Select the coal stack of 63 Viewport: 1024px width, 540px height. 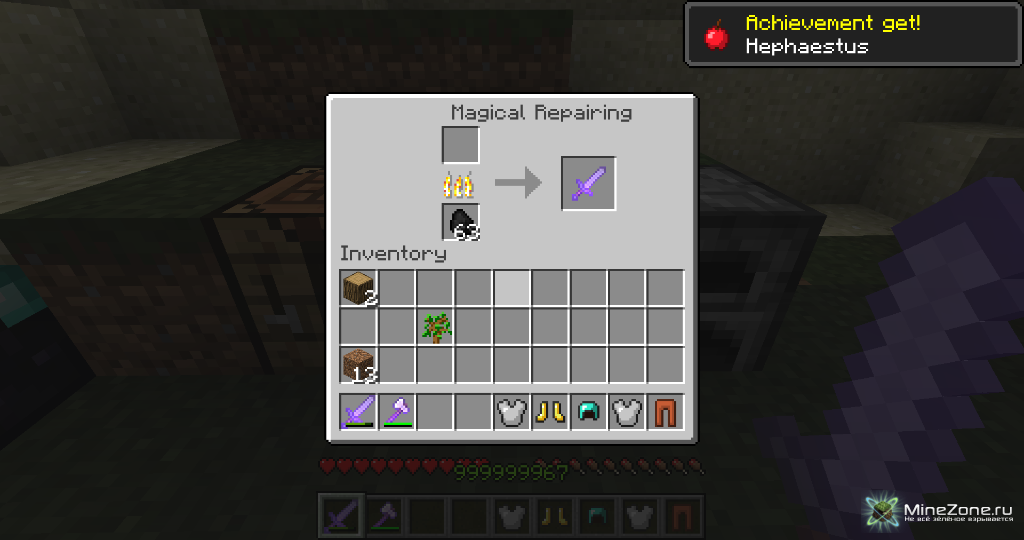tap(461, 222)
